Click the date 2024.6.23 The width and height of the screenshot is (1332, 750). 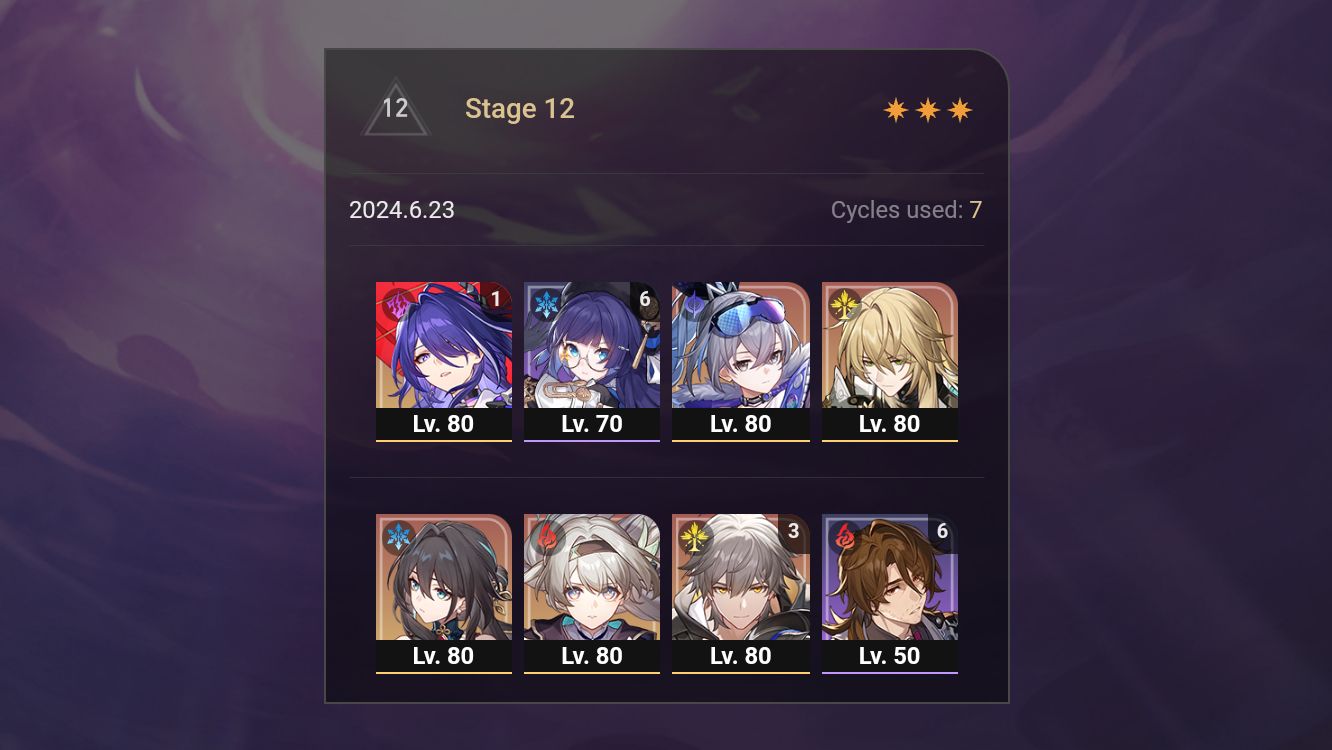coord(402,210)
